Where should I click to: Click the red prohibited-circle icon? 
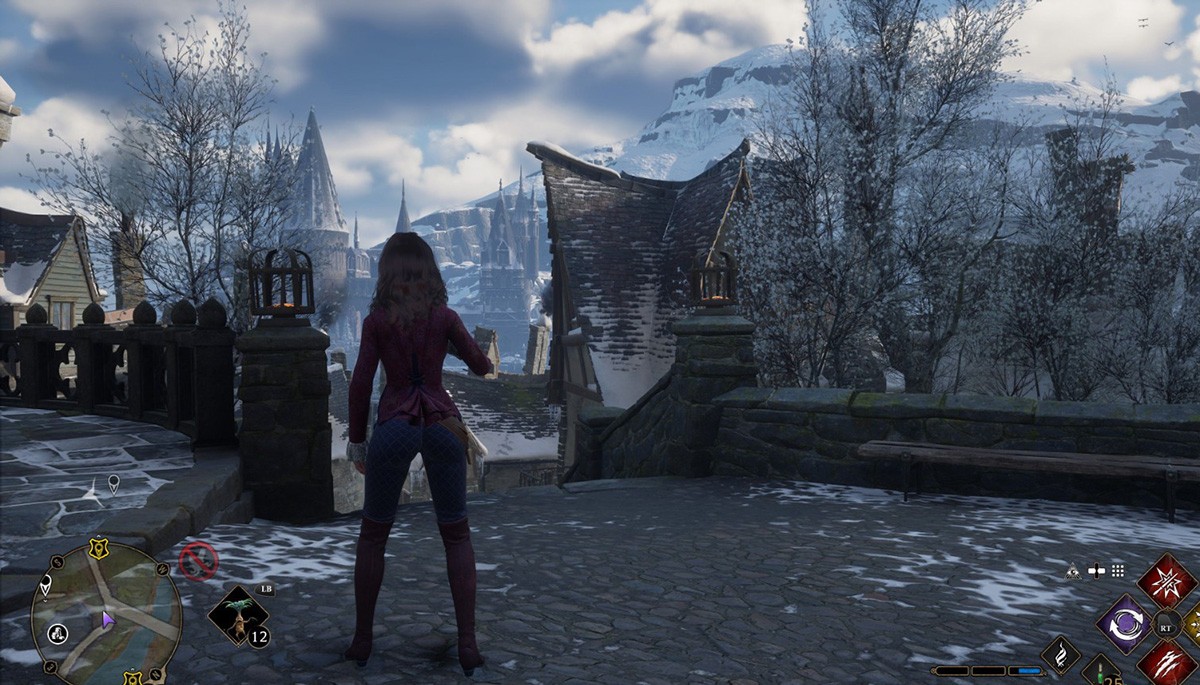pyautogui.click(x=198, y=561)
